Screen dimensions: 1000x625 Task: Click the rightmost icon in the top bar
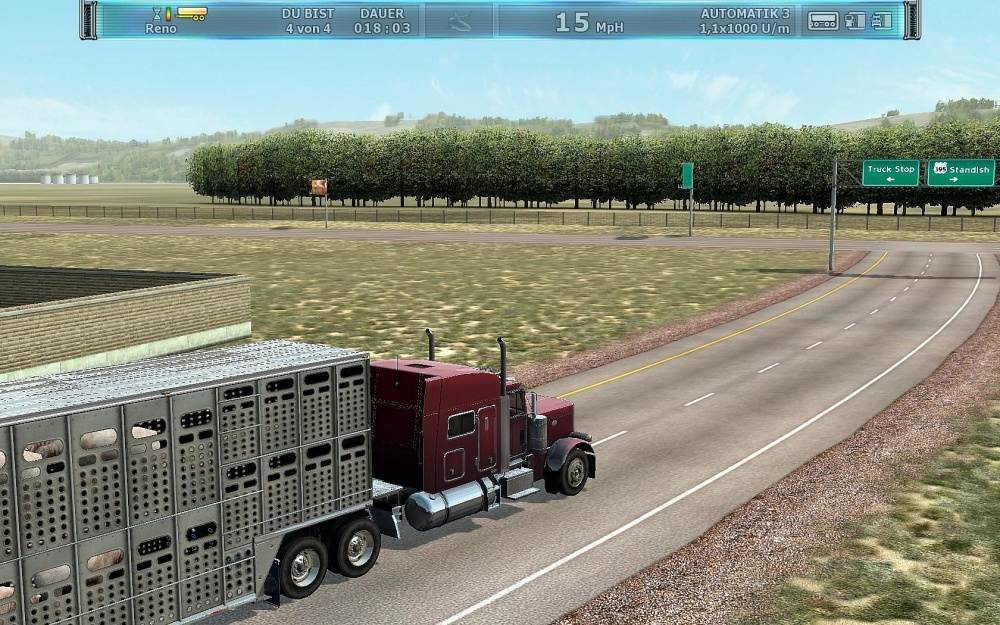tap(881, 20)
